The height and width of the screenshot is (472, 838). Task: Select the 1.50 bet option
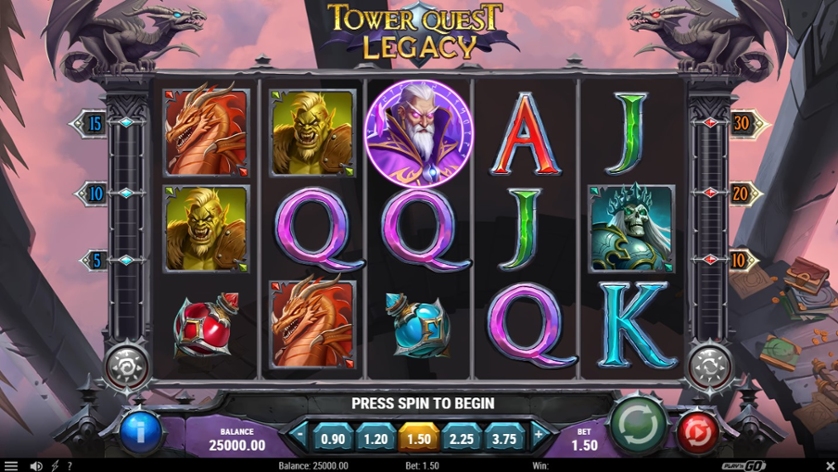(419, 437)
